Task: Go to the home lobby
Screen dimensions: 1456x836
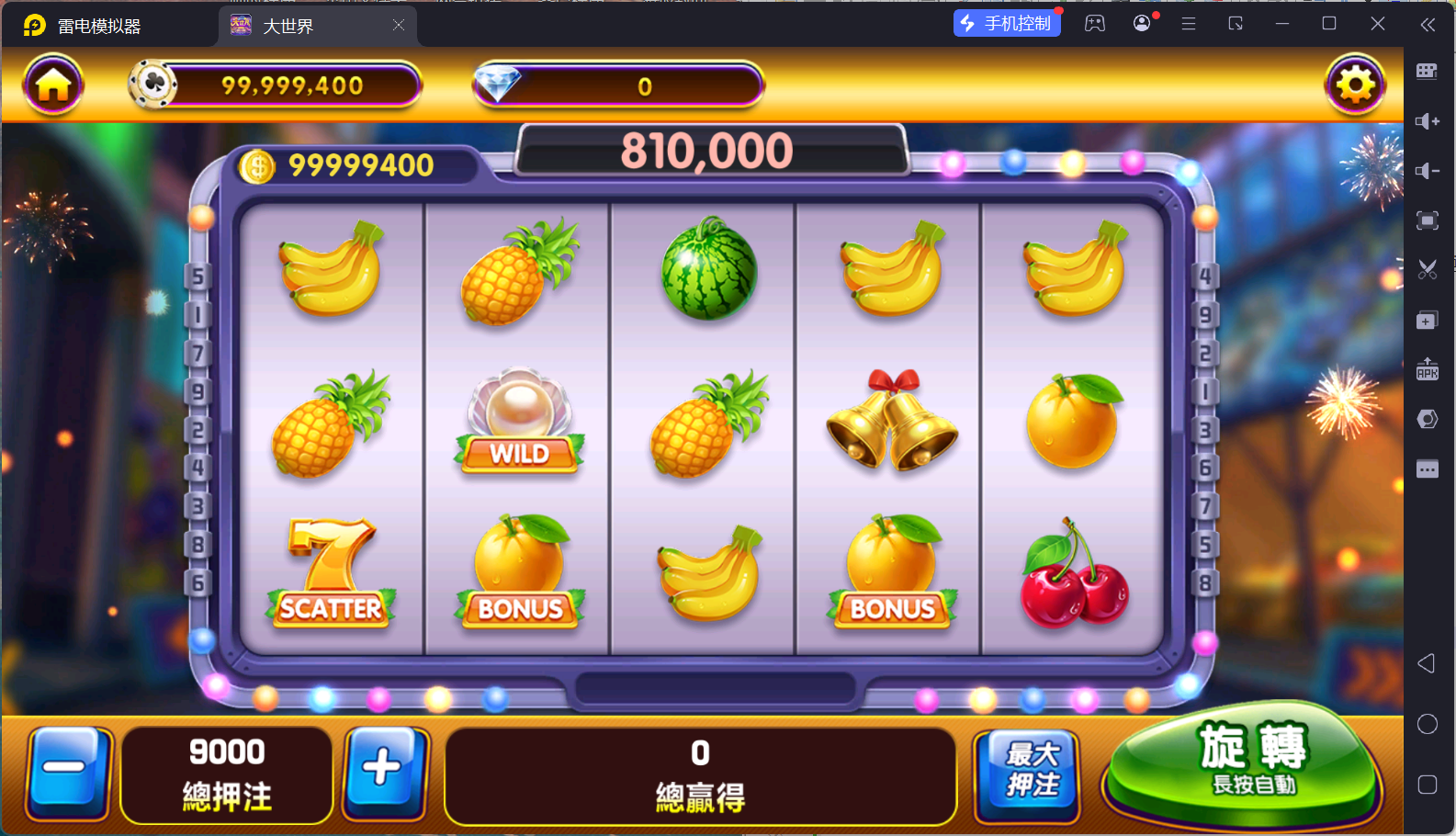Action: coord(53,85)
